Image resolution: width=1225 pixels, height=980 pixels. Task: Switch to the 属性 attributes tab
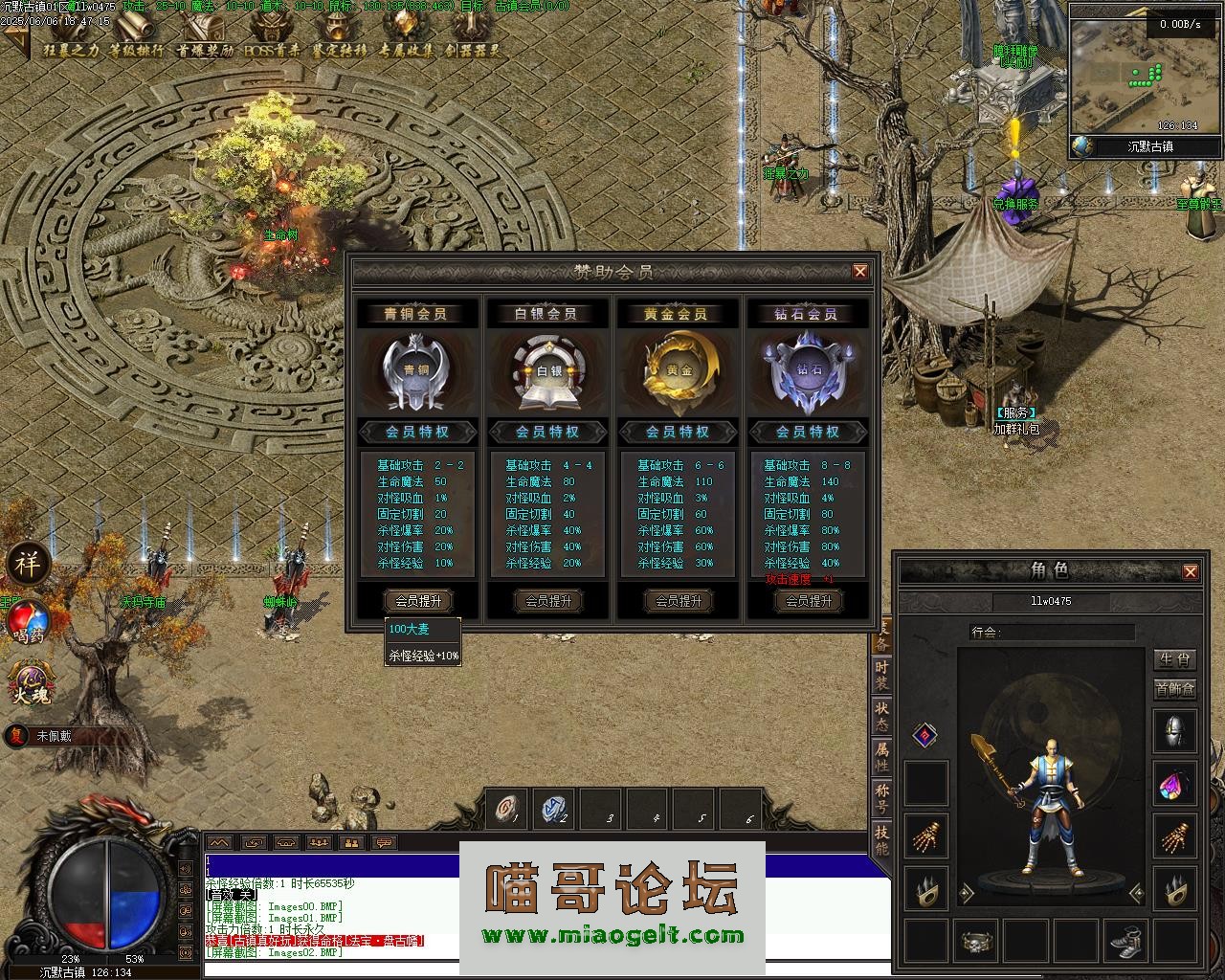[x=881, y=757]
